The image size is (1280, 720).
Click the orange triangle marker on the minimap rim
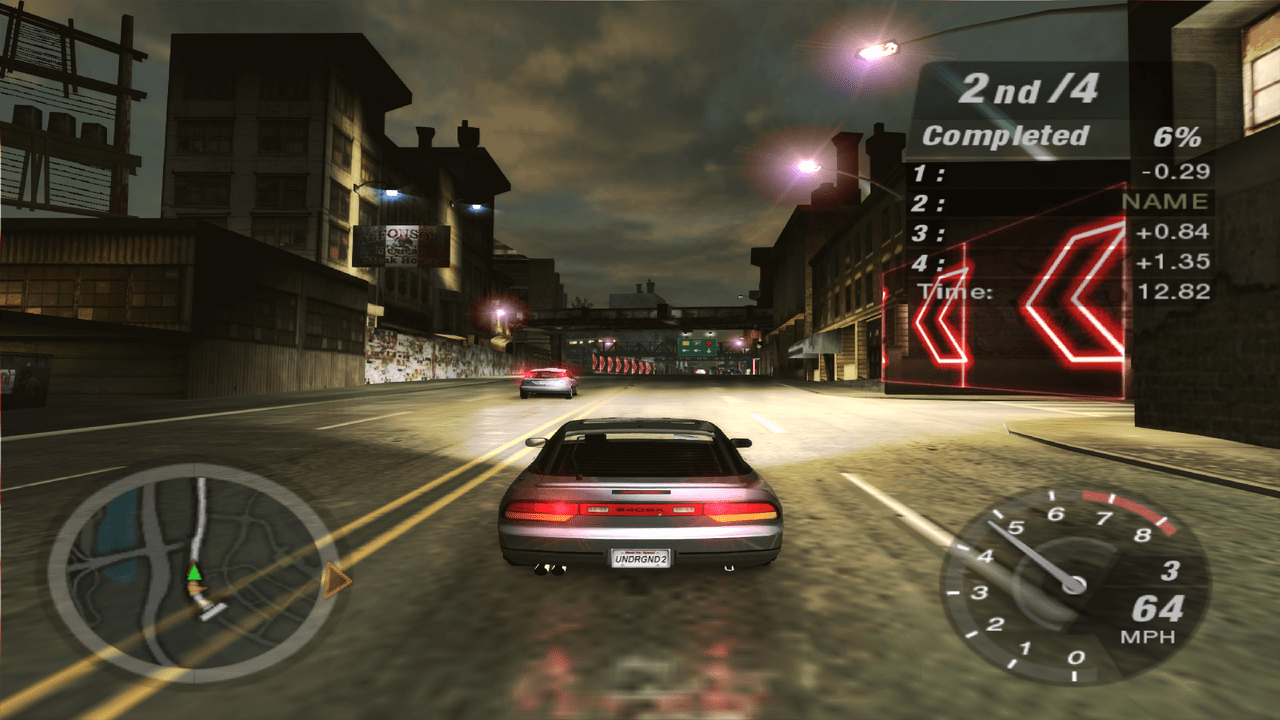tap(337, 581)
